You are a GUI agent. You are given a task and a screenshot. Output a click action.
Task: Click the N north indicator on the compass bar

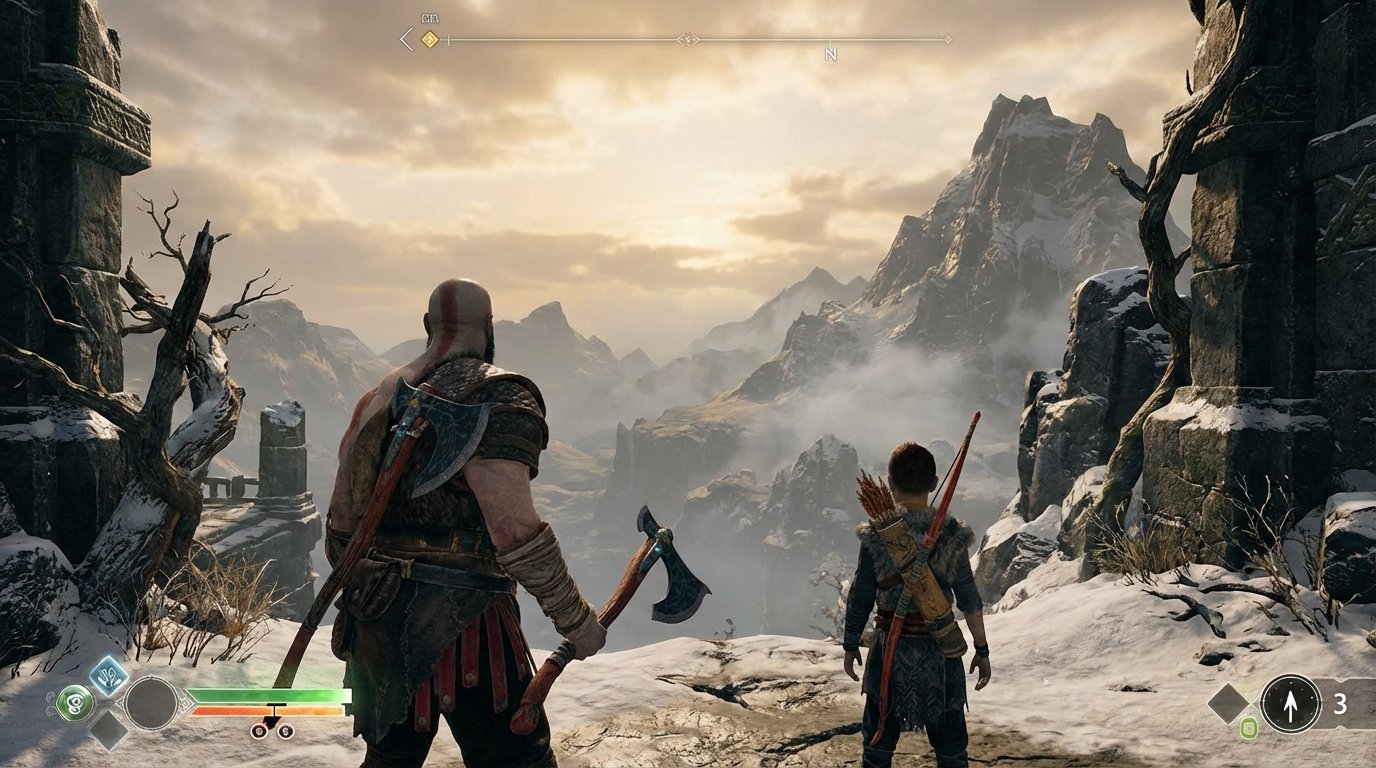tap(831, 52)
